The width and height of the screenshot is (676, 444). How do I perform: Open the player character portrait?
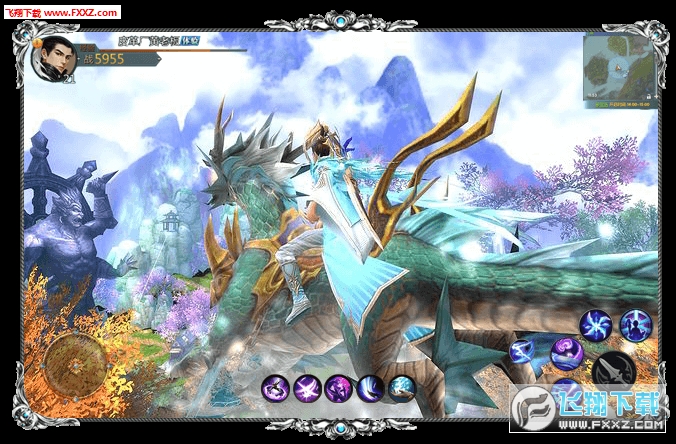point(50,59)
